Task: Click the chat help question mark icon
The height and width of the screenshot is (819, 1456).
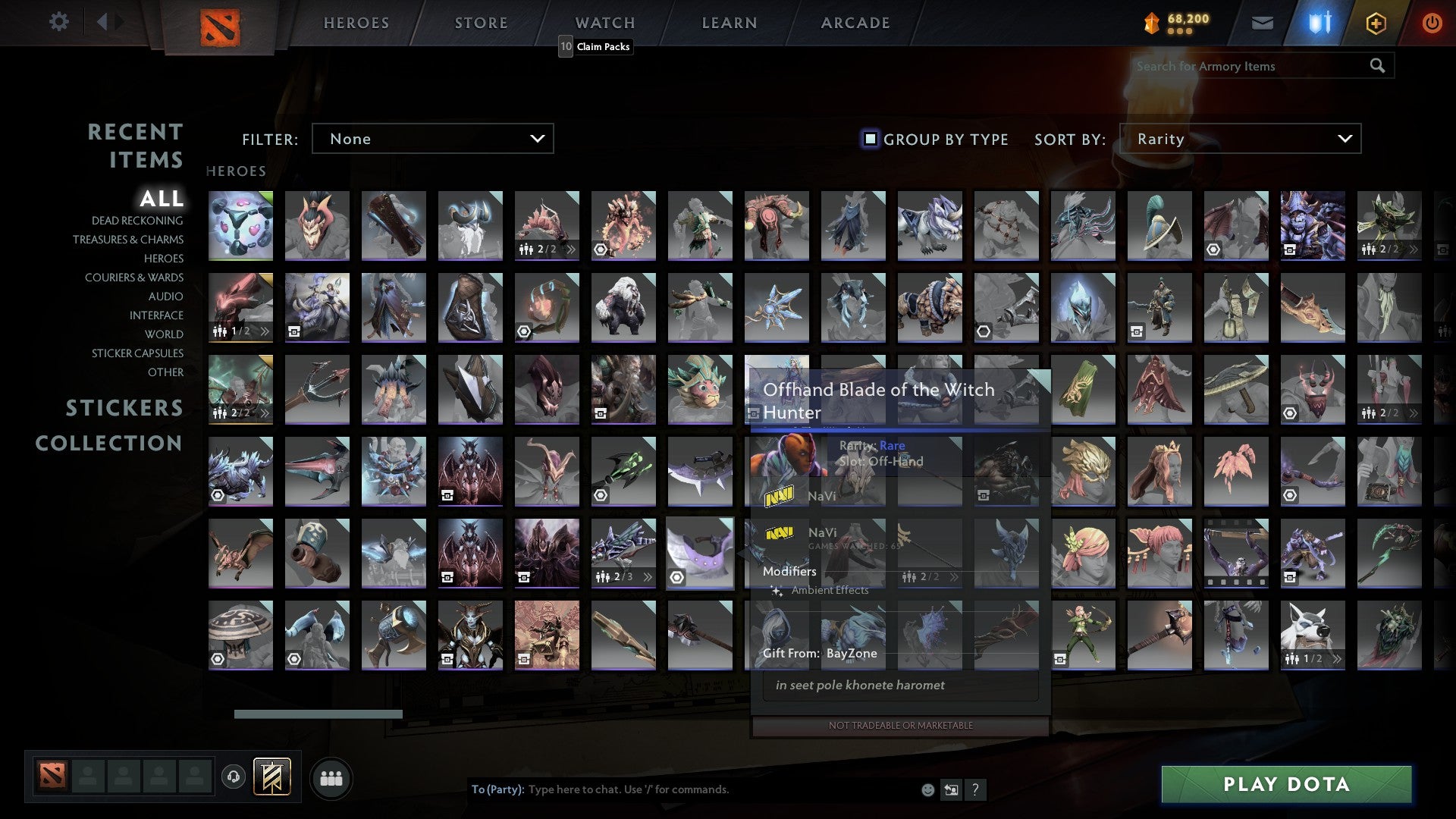Action: tap(974, 789)
